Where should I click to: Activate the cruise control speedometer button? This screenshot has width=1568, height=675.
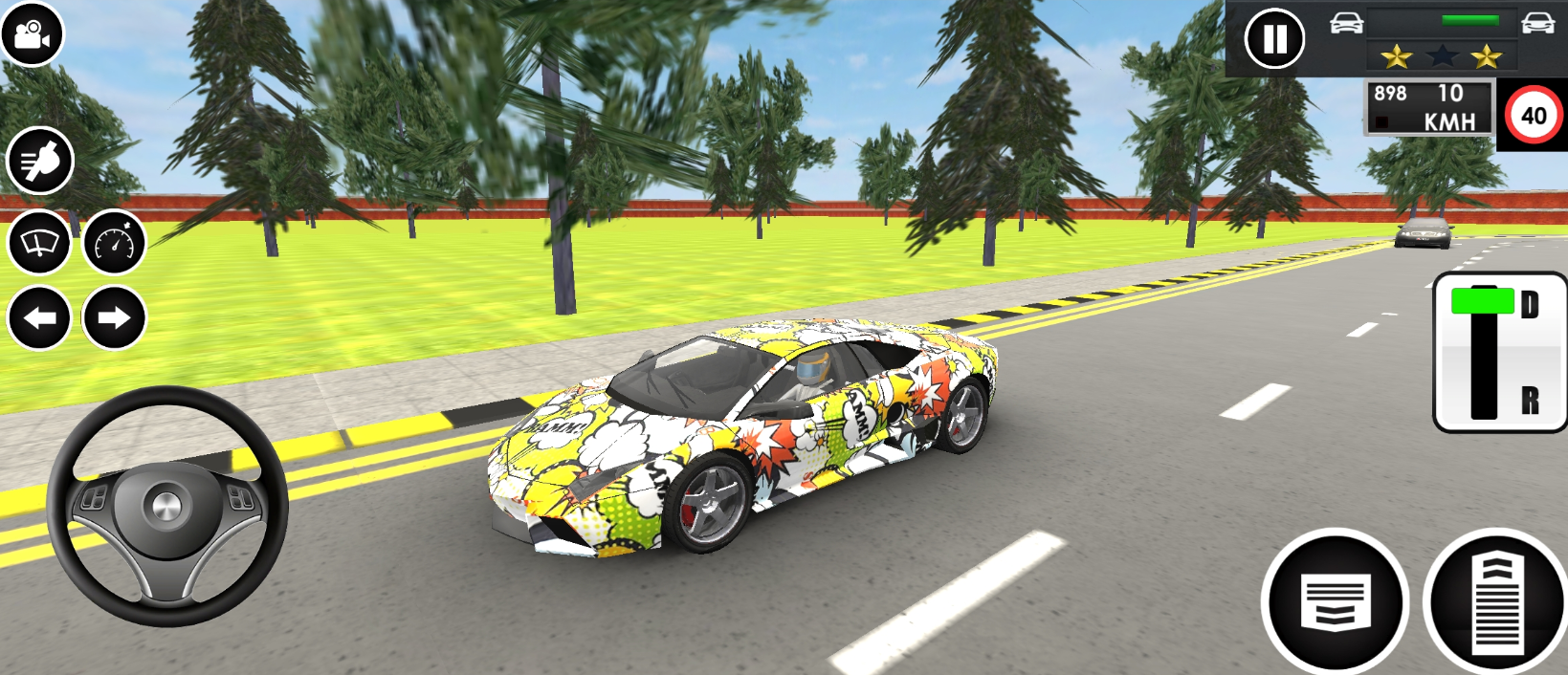(x=115, y=243)
